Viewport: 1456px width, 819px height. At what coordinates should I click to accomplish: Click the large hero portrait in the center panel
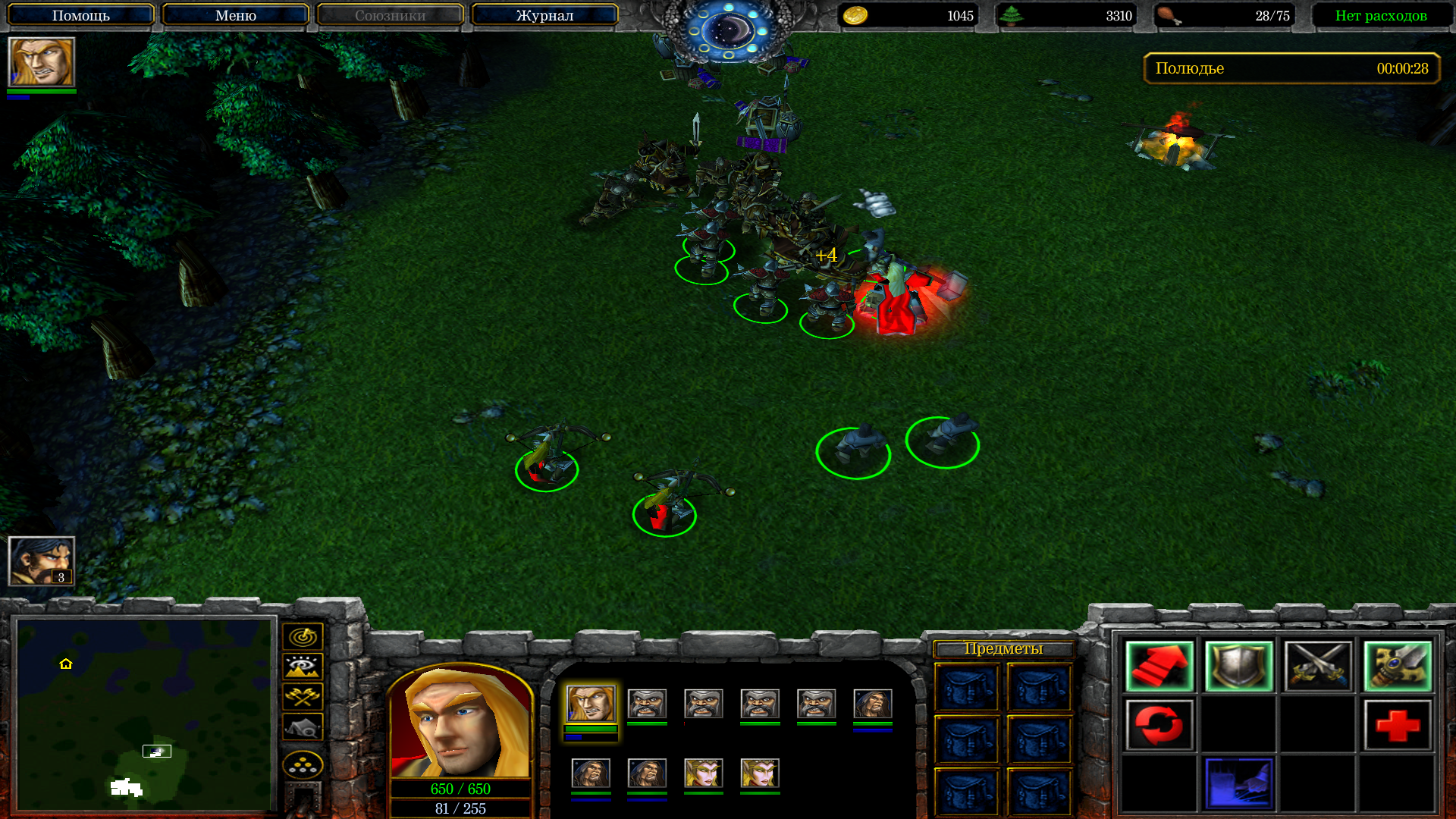[x=460, y=722]
